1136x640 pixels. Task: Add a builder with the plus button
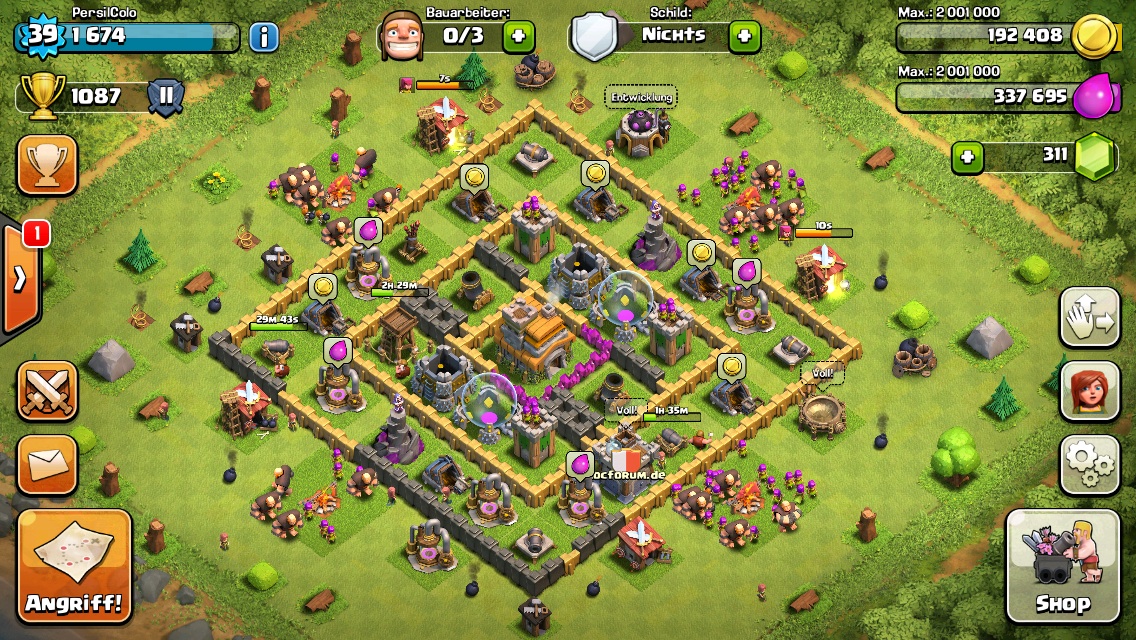point(518,37)
